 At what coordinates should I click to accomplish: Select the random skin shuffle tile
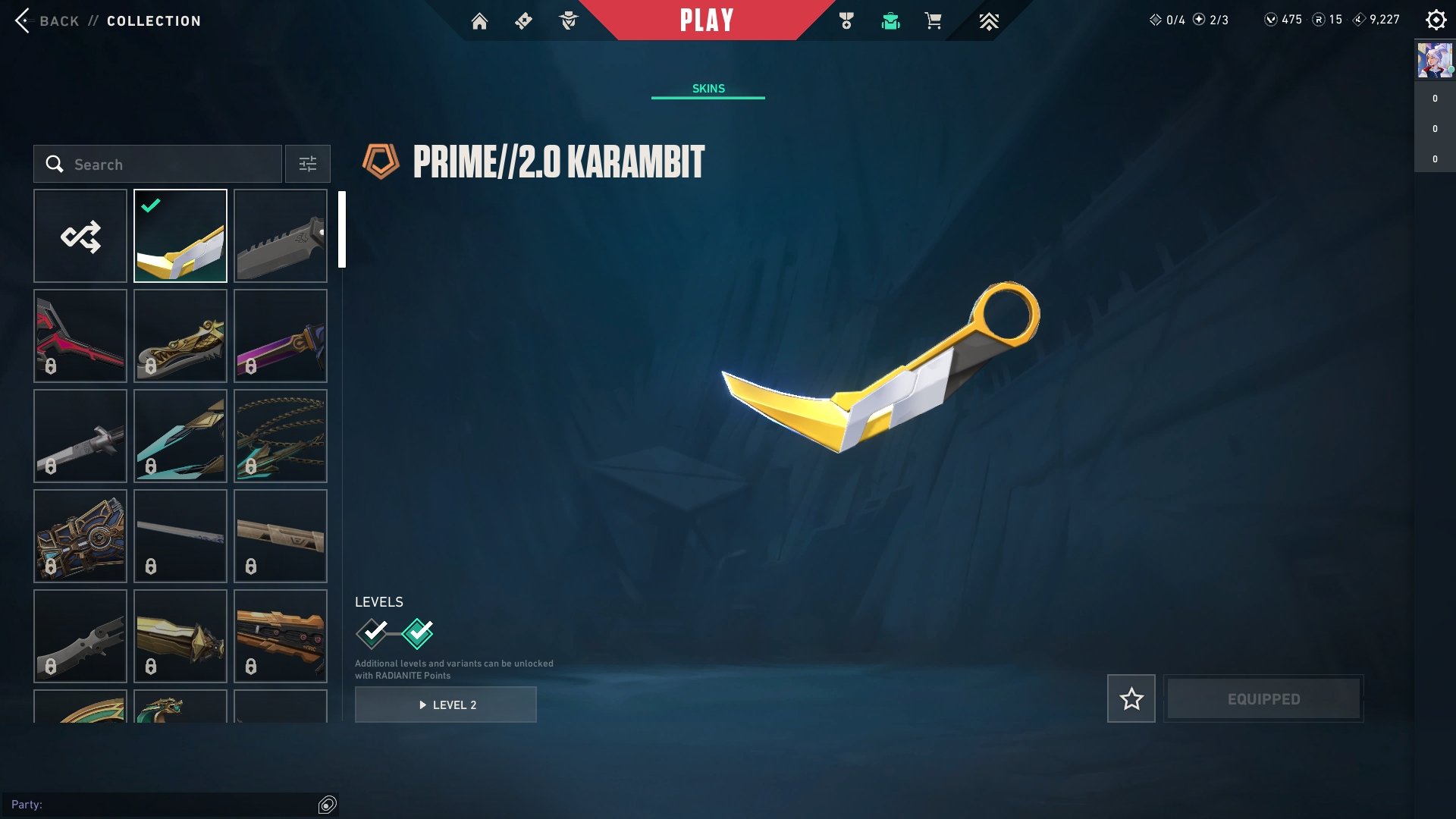(x=80, y=236)
